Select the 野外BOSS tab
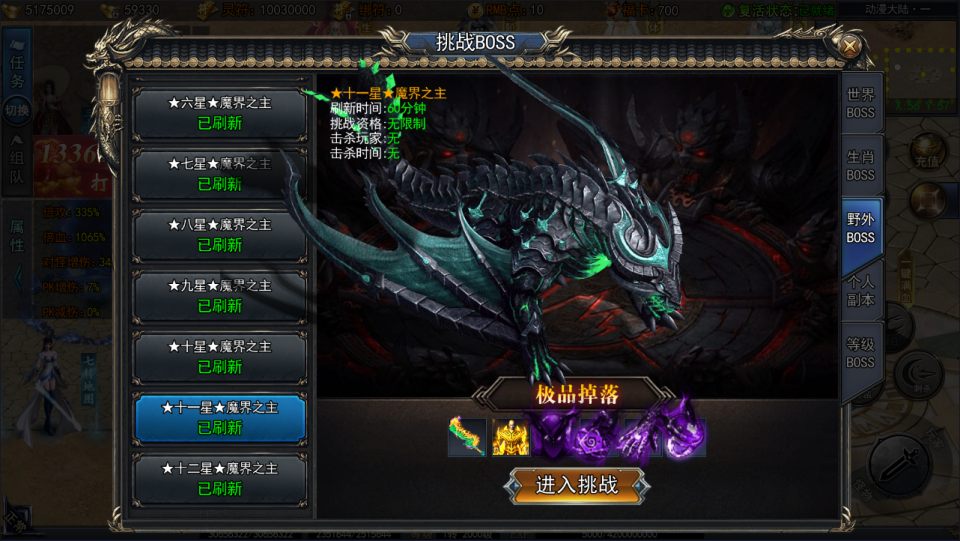The width and height of the screenshot is (960, 541). click(860, 229)
